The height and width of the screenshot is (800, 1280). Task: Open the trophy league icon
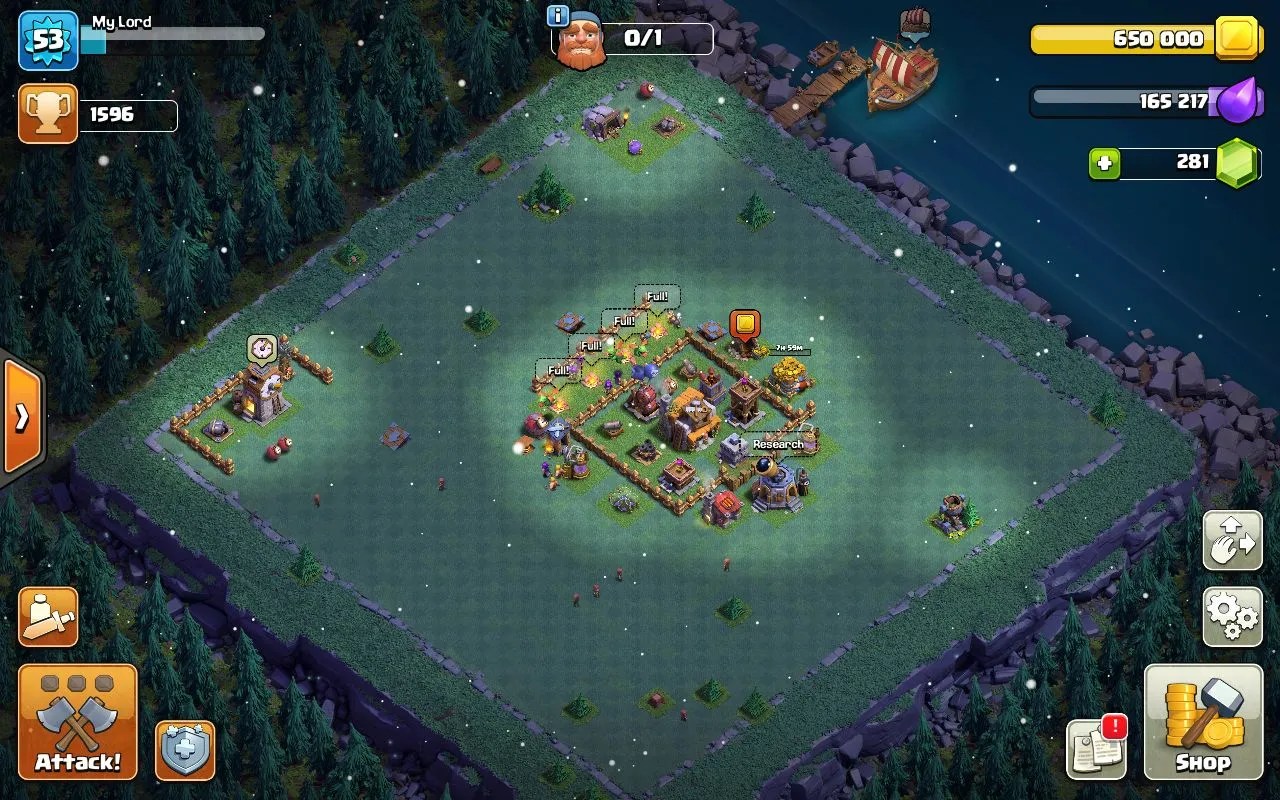click(x=48, y=114)
